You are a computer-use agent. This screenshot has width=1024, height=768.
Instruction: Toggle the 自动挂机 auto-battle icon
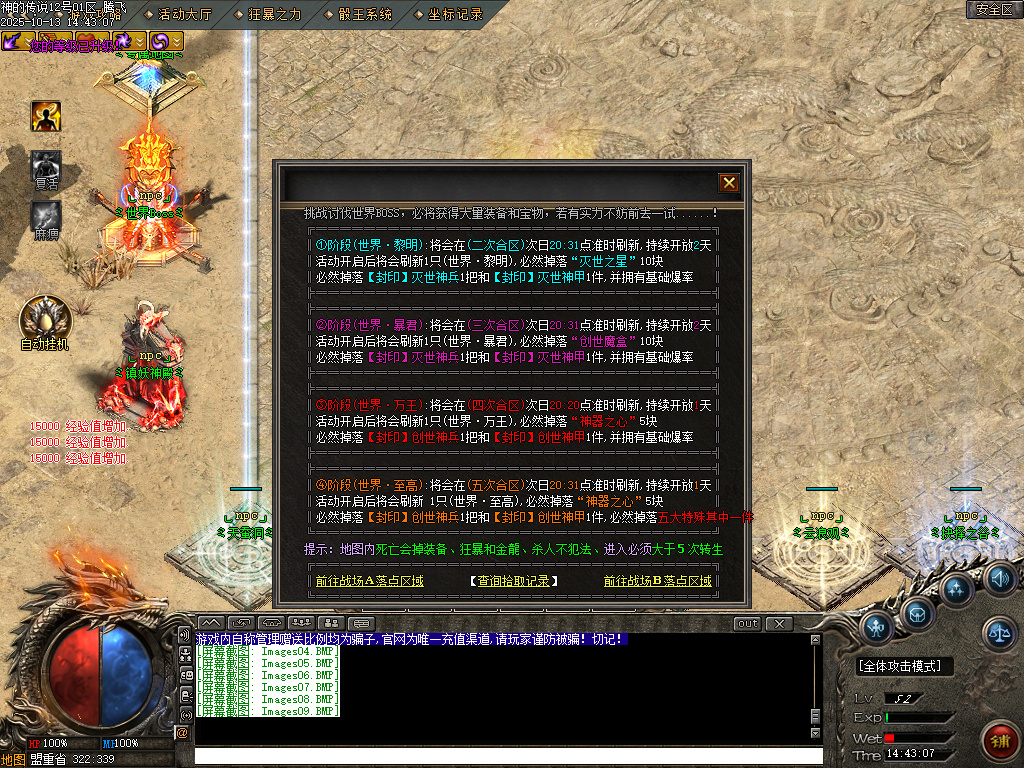(x=45, y=320)
